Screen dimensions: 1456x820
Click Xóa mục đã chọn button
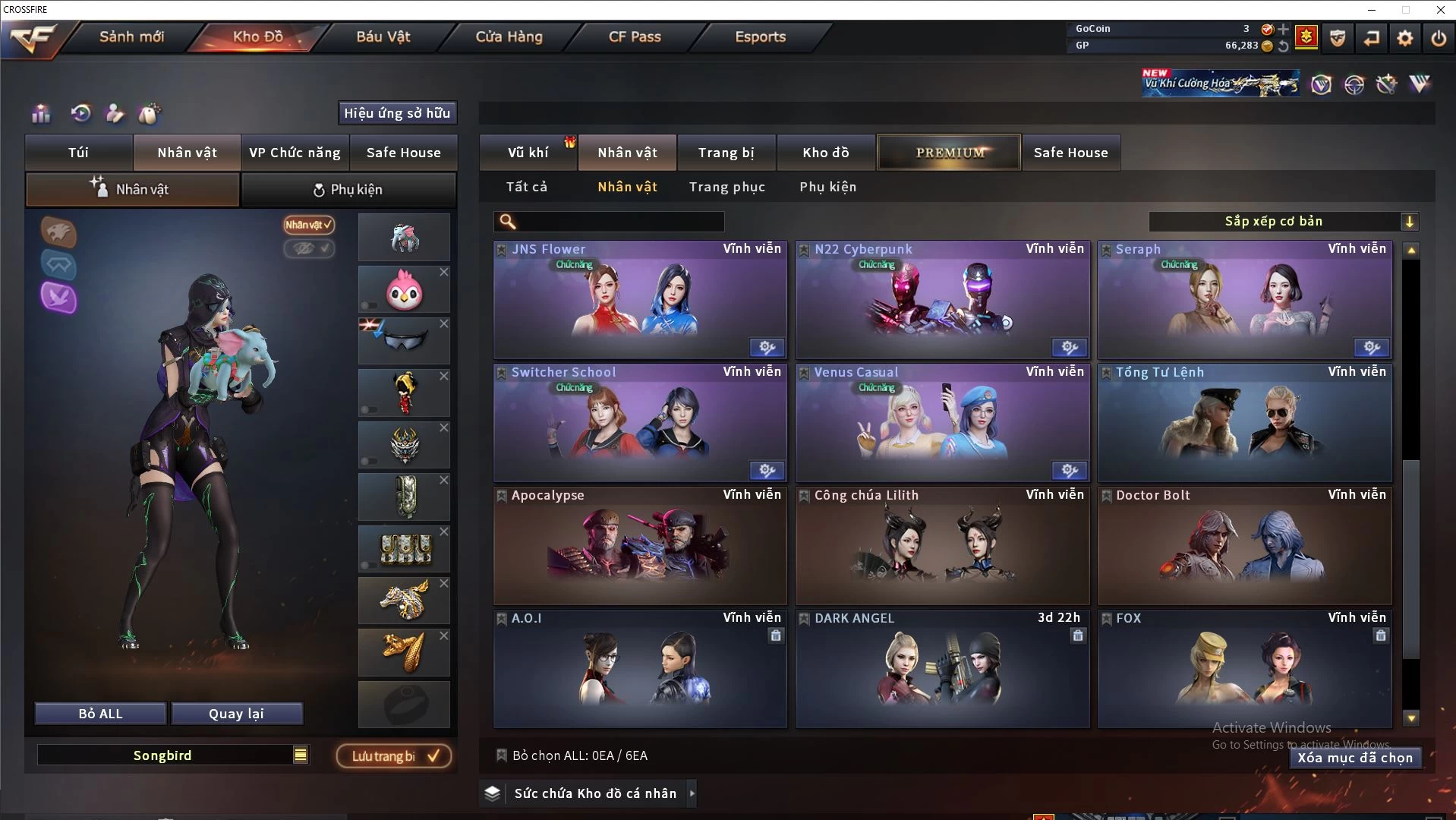coord(1354,758)
